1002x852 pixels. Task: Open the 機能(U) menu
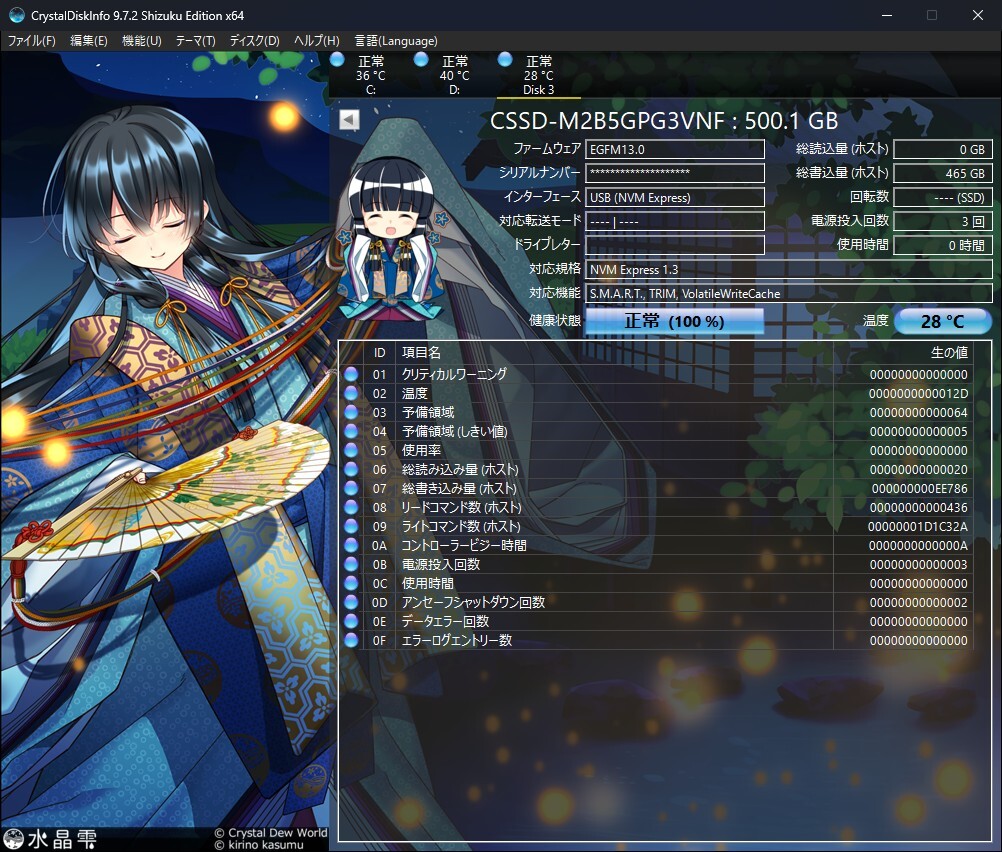pos(141,41)
